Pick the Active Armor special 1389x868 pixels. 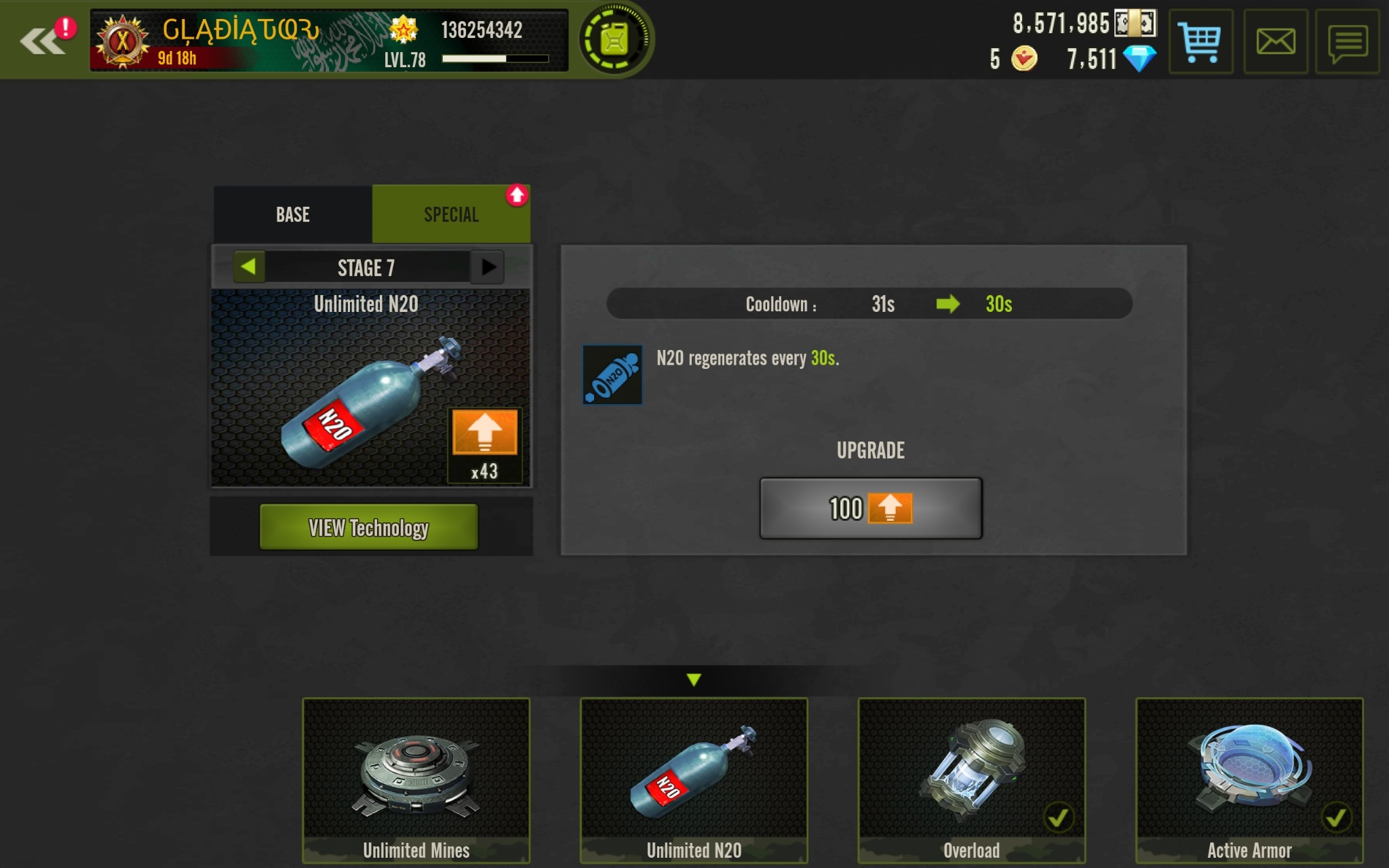click(x=1249, y=780)
